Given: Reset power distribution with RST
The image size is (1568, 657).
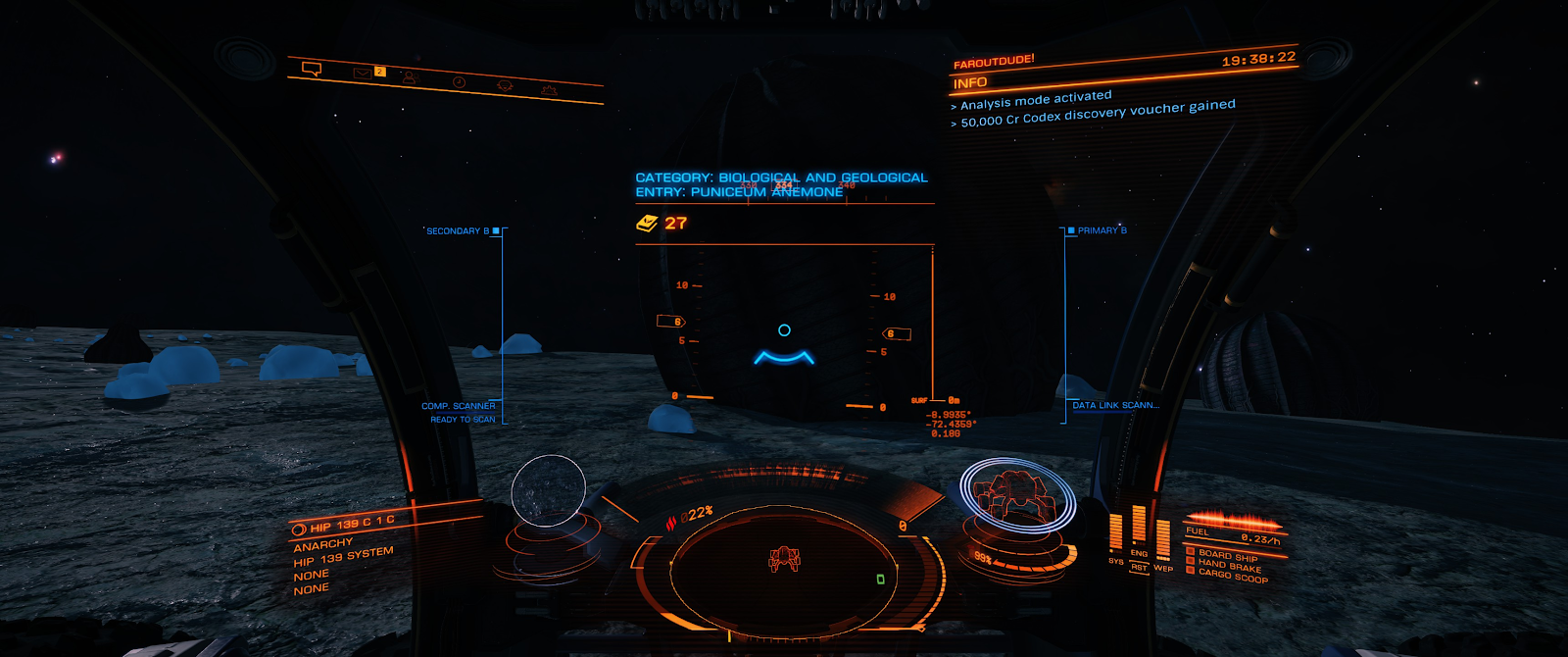Looking at the screenshot, I should (x=1139, y=567).
